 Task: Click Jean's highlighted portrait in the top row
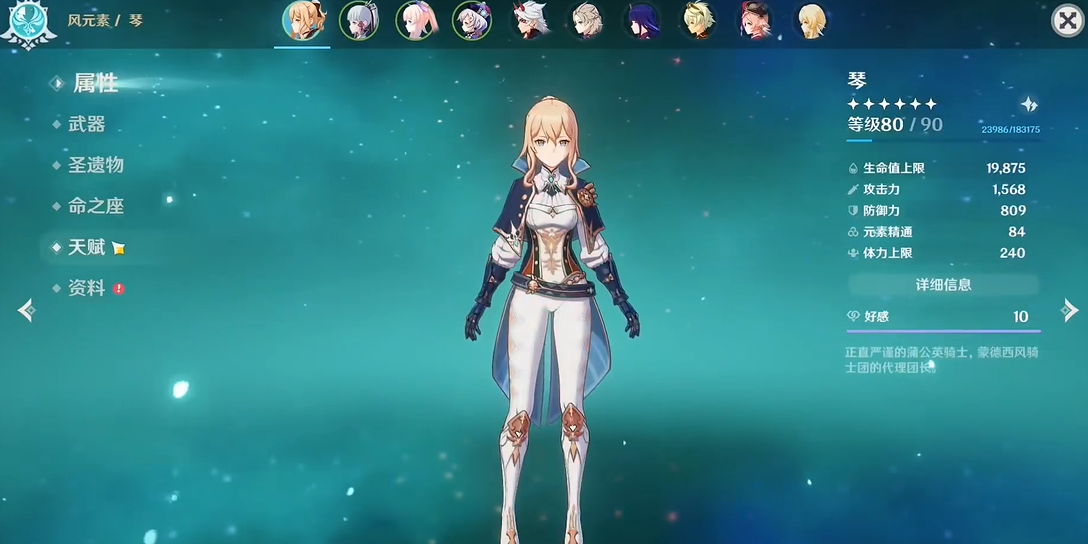click(x=301, y=20)
